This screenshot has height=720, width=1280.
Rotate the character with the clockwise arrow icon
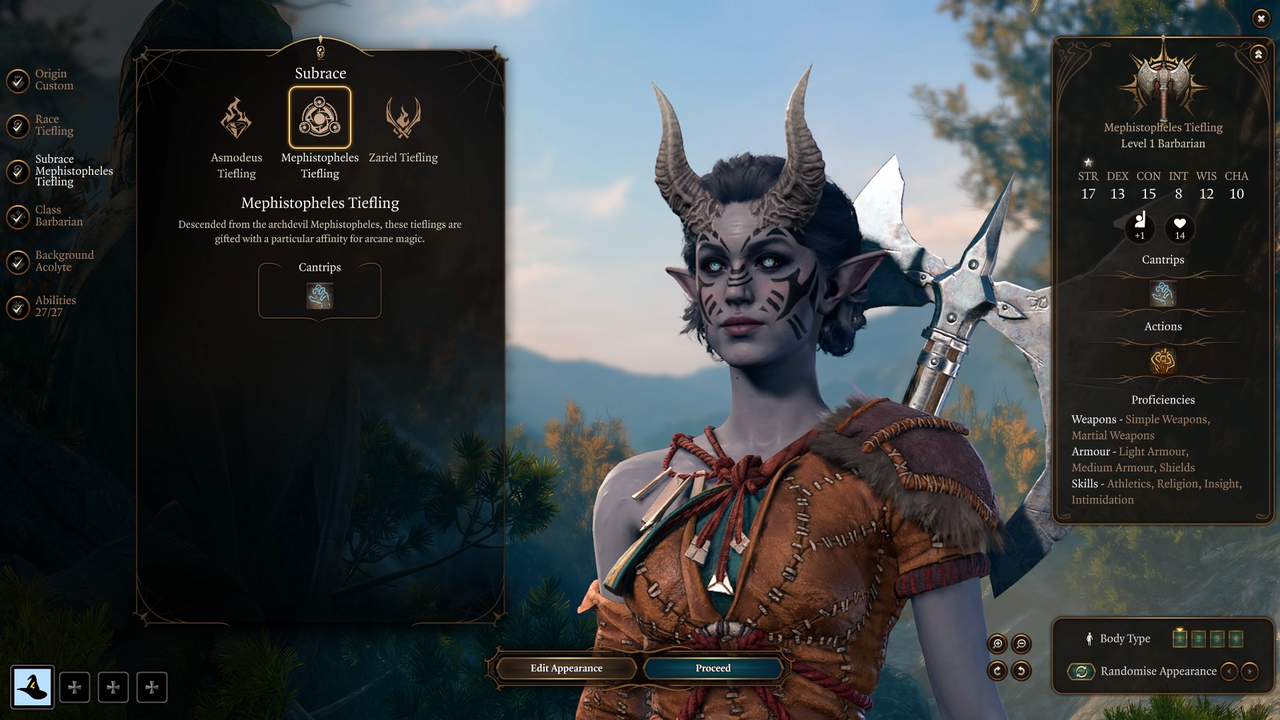pyautogui.click(x=996, y=672)
